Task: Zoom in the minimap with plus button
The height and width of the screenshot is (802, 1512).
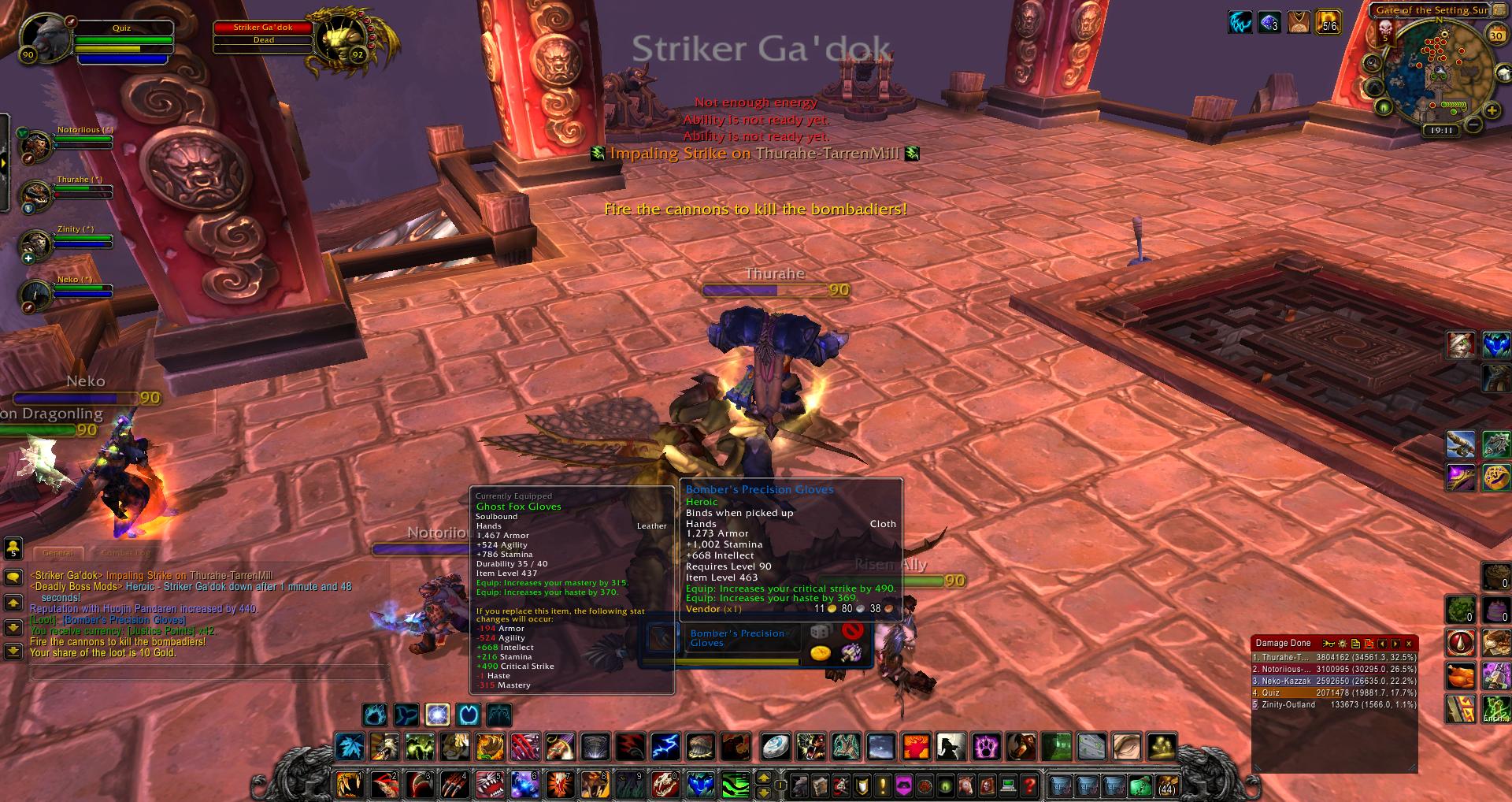Action: pos(1492,111)
